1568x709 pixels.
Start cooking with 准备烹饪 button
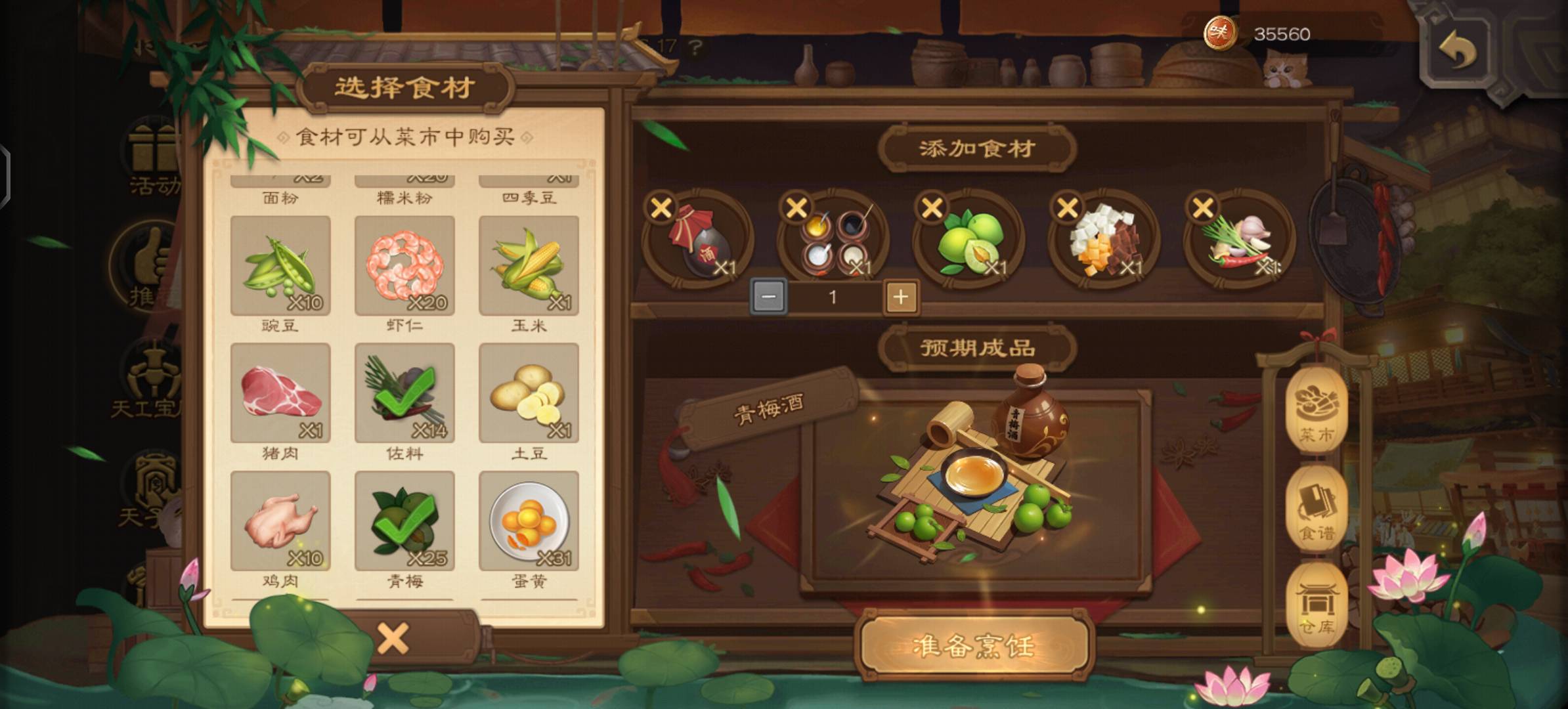click(974, 646)
